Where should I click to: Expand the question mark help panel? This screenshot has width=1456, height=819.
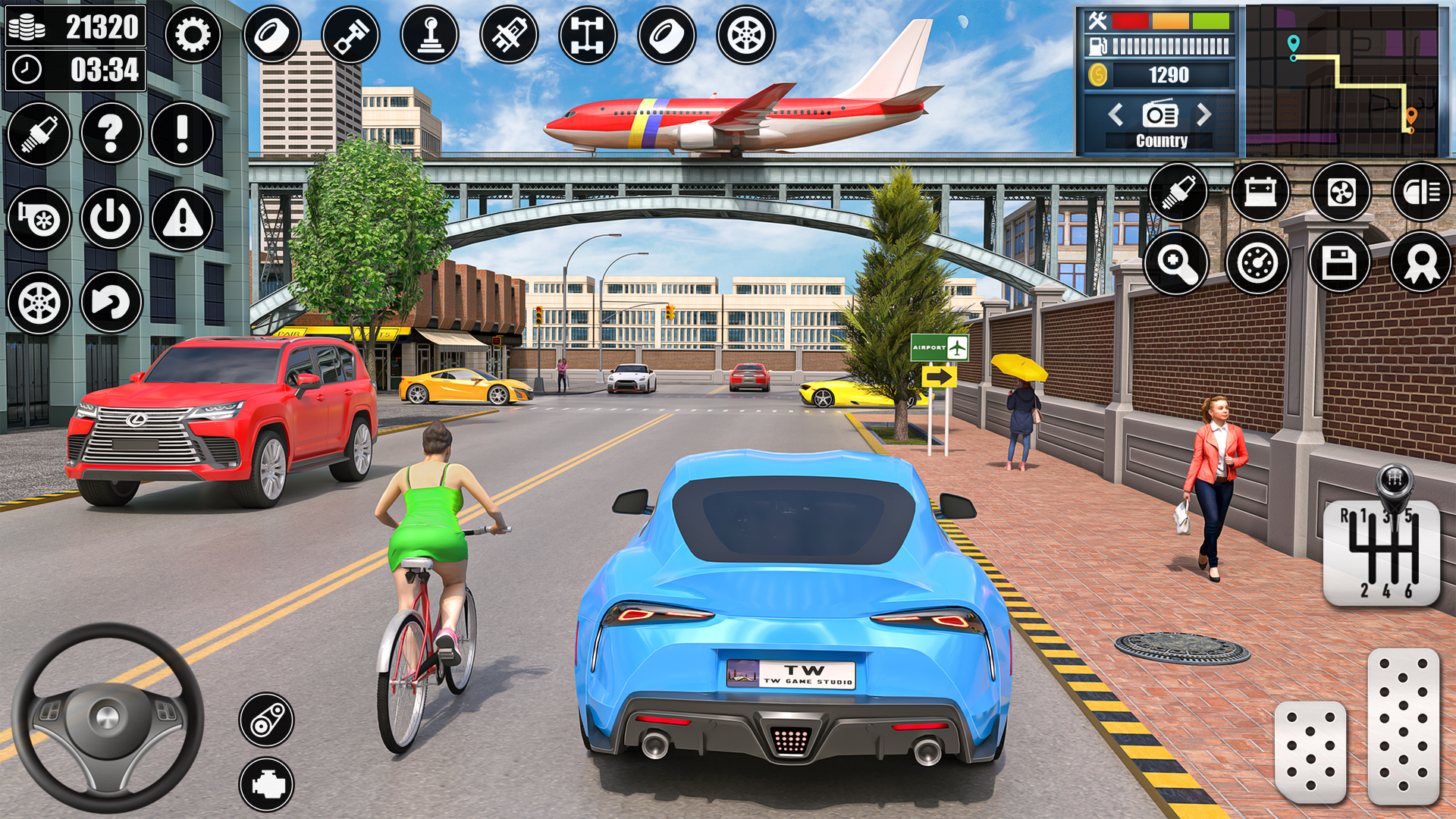coord(110,134)
